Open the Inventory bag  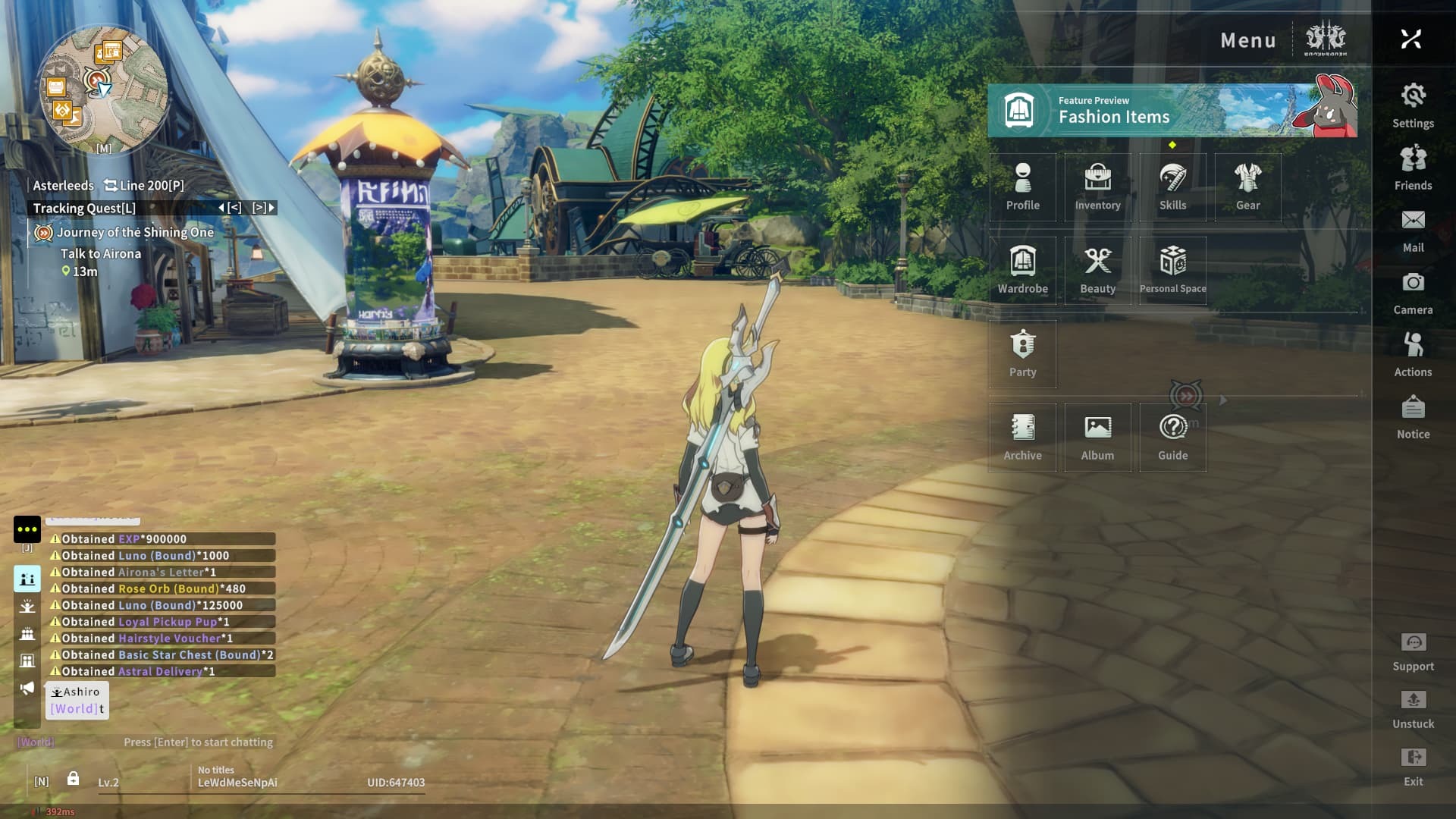[x=1097, y=187]
